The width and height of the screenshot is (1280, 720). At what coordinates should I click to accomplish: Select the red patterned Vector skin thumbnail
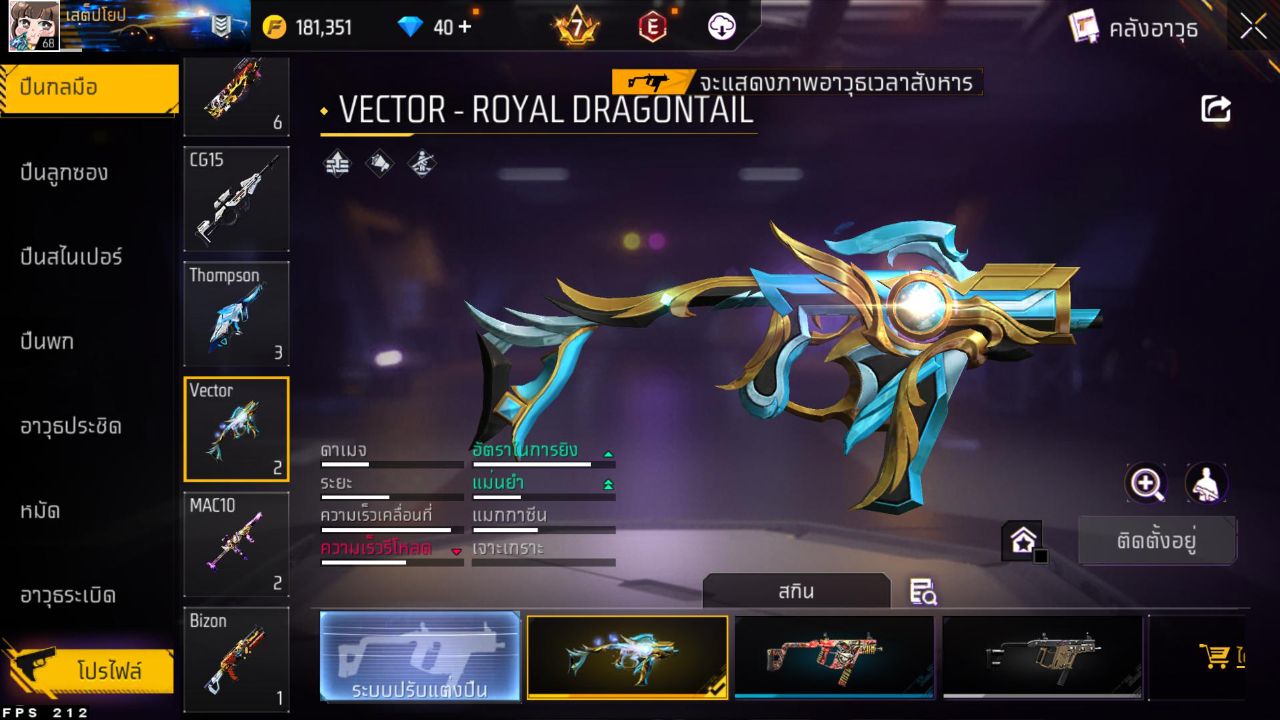pos(834,656)
